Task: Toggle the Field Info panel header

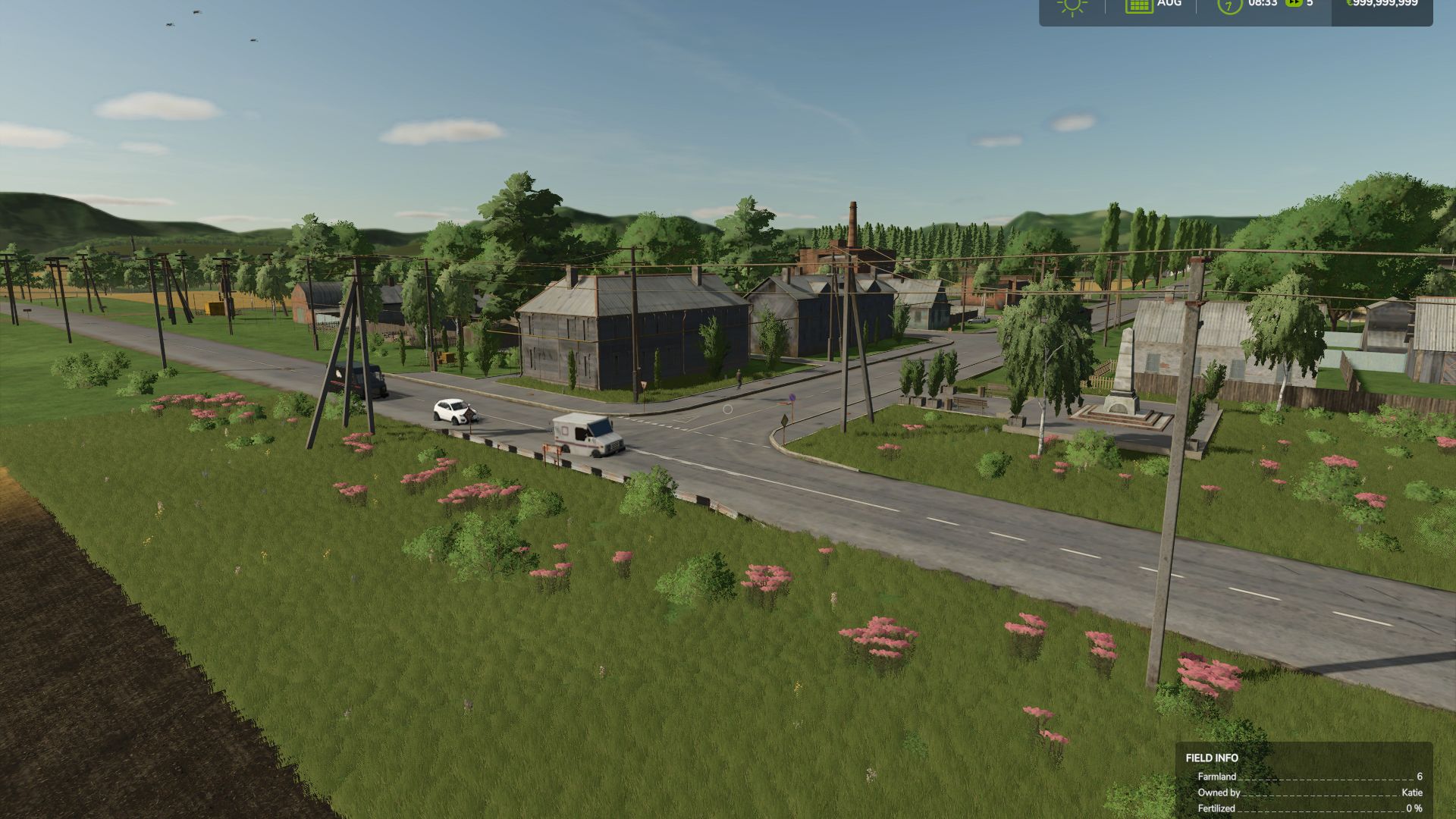Action: 1210,758
